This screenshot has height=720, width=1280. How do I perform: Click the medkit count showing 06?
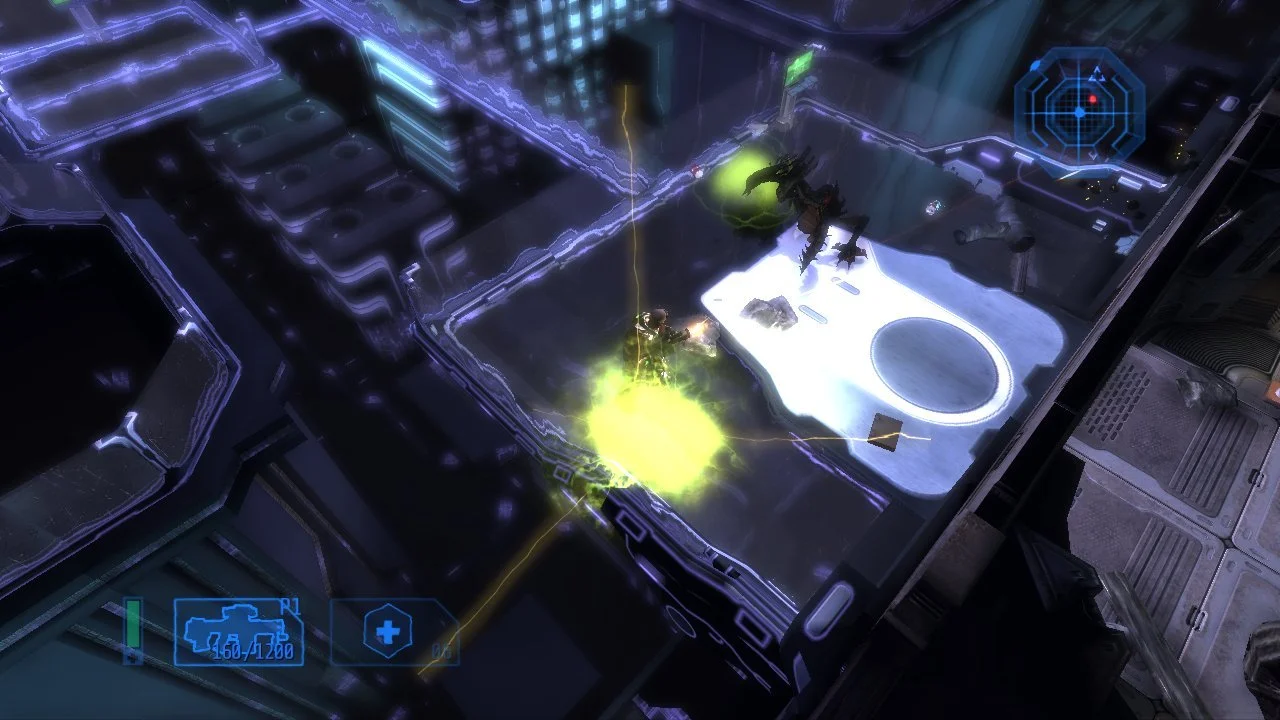coord(444,651)
